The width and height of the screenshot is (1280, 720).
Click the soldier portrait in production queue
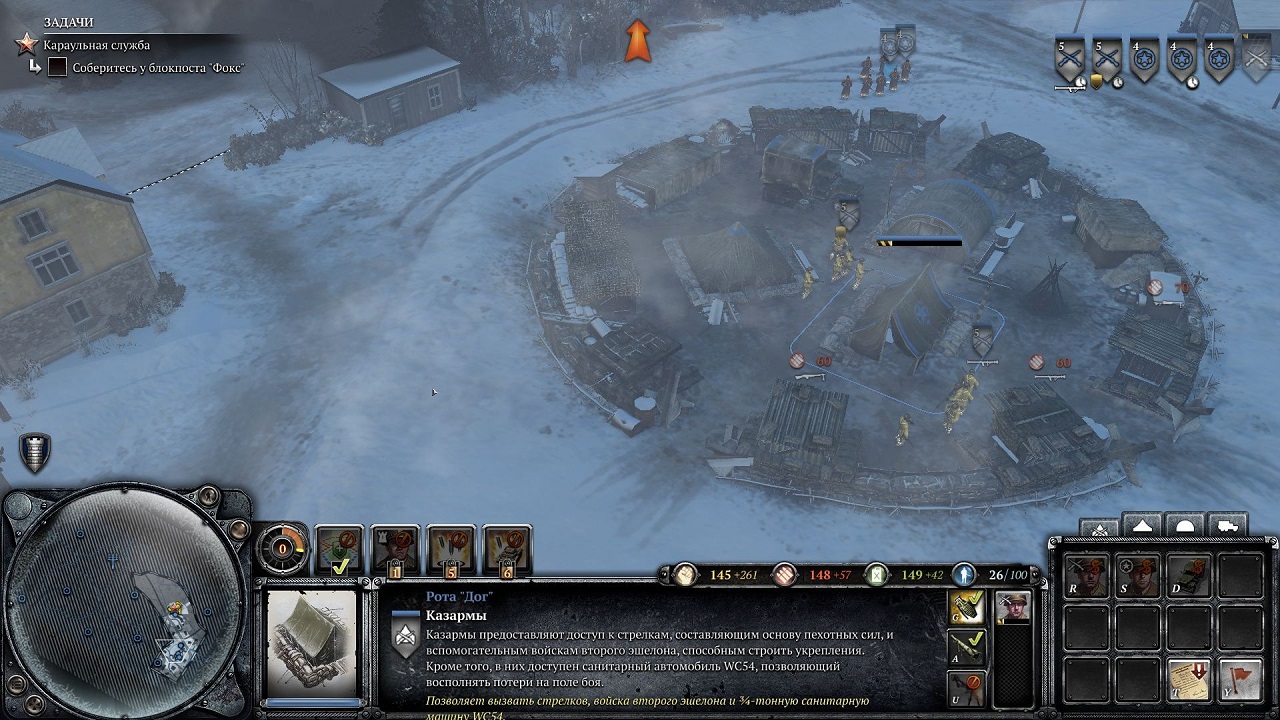point(1013,607)
